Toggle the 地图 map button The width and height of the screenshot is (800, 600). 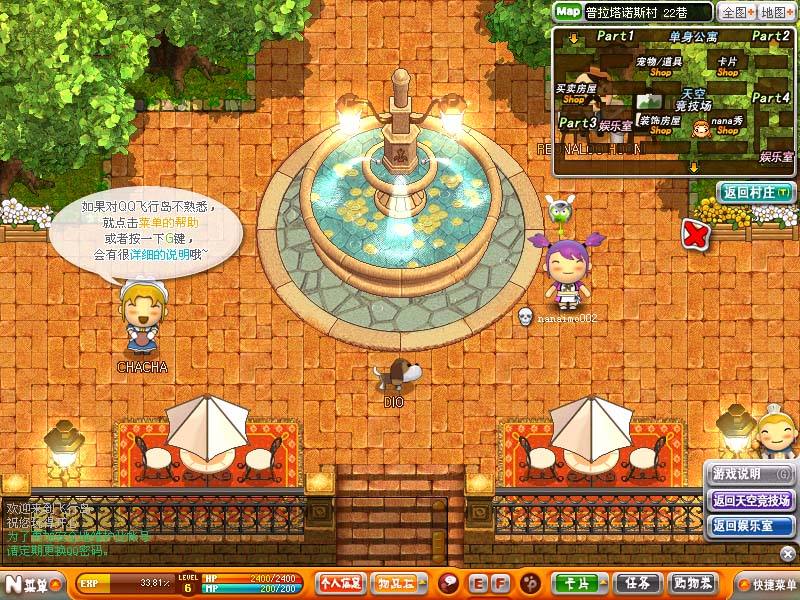(x=775, y=12)
